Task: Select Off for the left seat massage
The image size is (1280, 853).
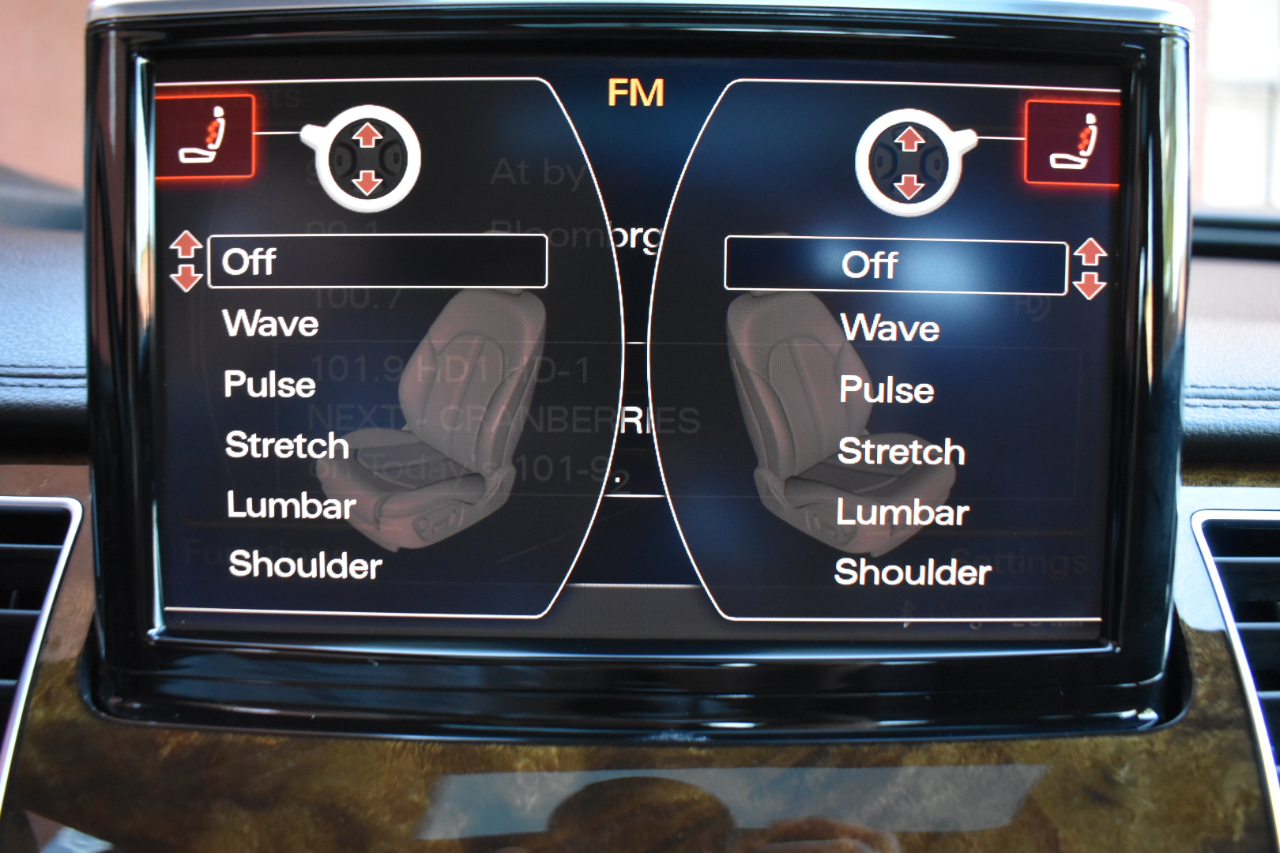Action: coord(377,262)
